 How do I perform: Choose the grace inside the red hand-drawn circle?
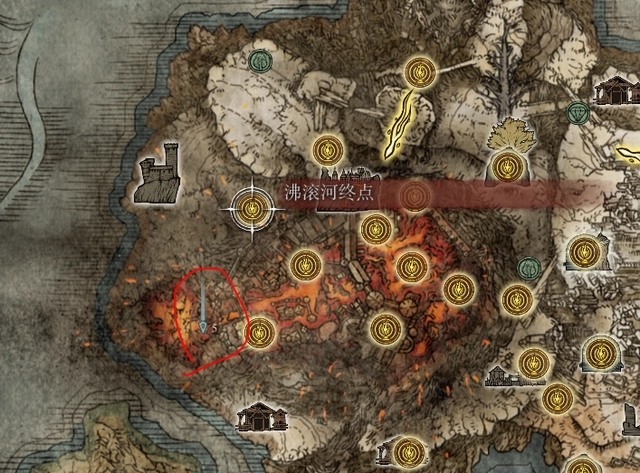(259, 330)
